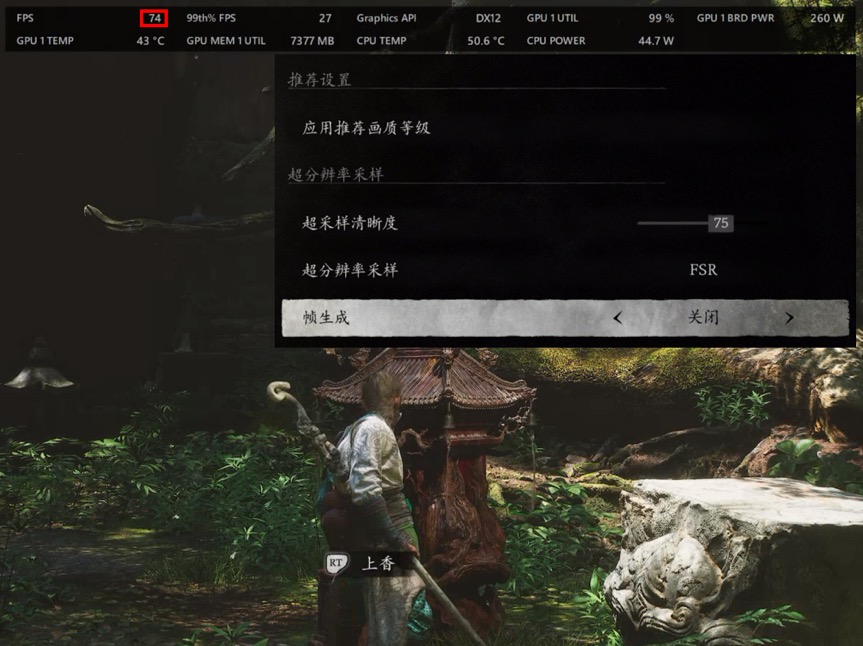This screenshot has height=646, width=863.
Task: Adjust the 超采样清晰度 sharpness slider
Action: coord(719,223)
